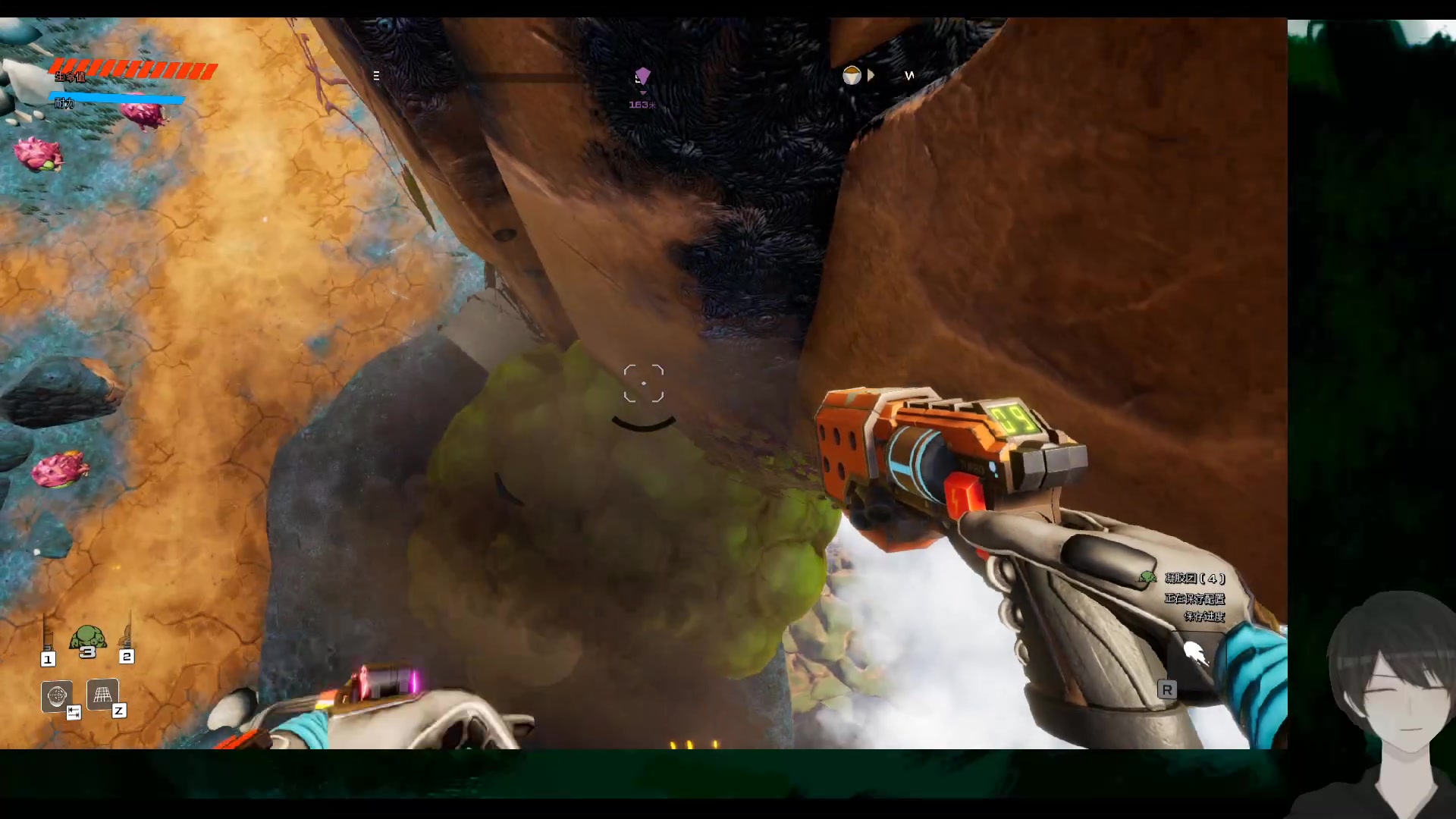Activate the visor scanner icon
This screenshot has width=1456, height=819.
point(57,695)
